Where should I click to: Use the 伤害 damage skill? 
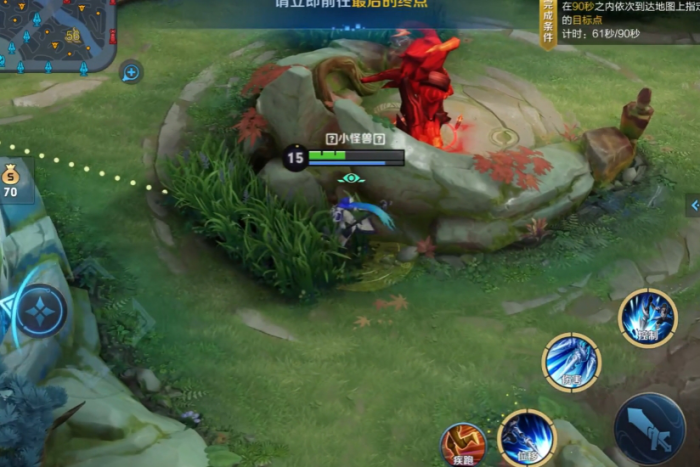pyautogui.click(x=571, y=362)
